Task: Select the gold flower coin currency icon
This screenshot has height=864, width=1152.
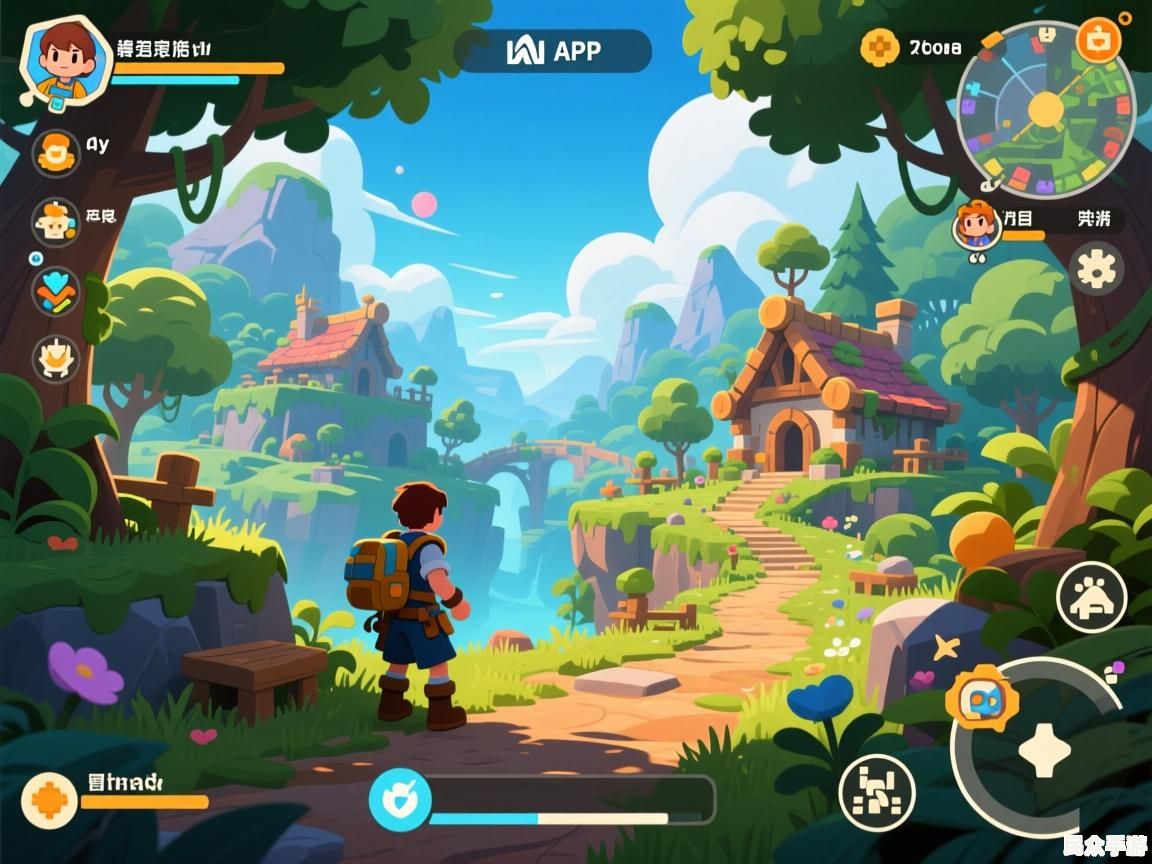Action: [x=879, y=47]
